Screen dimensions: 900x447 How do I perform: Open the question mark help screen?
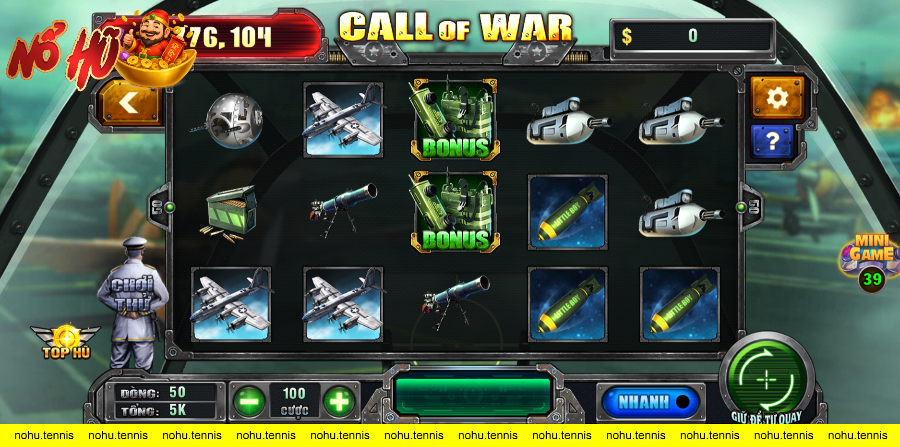click(777, 139)
